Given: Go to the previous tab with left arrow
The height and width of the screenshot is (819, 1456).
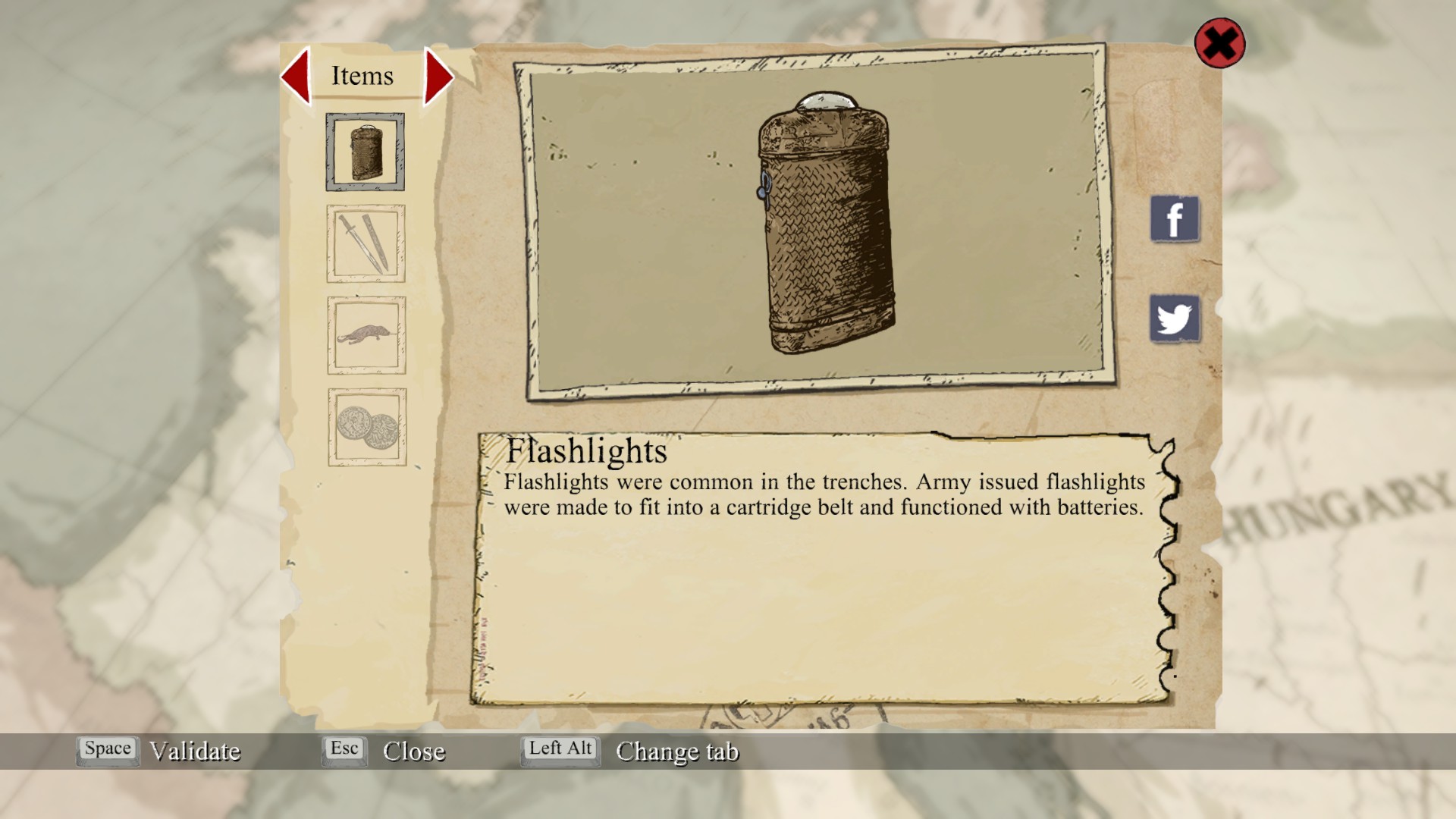Looking at the screenshot, I should 297,76.
